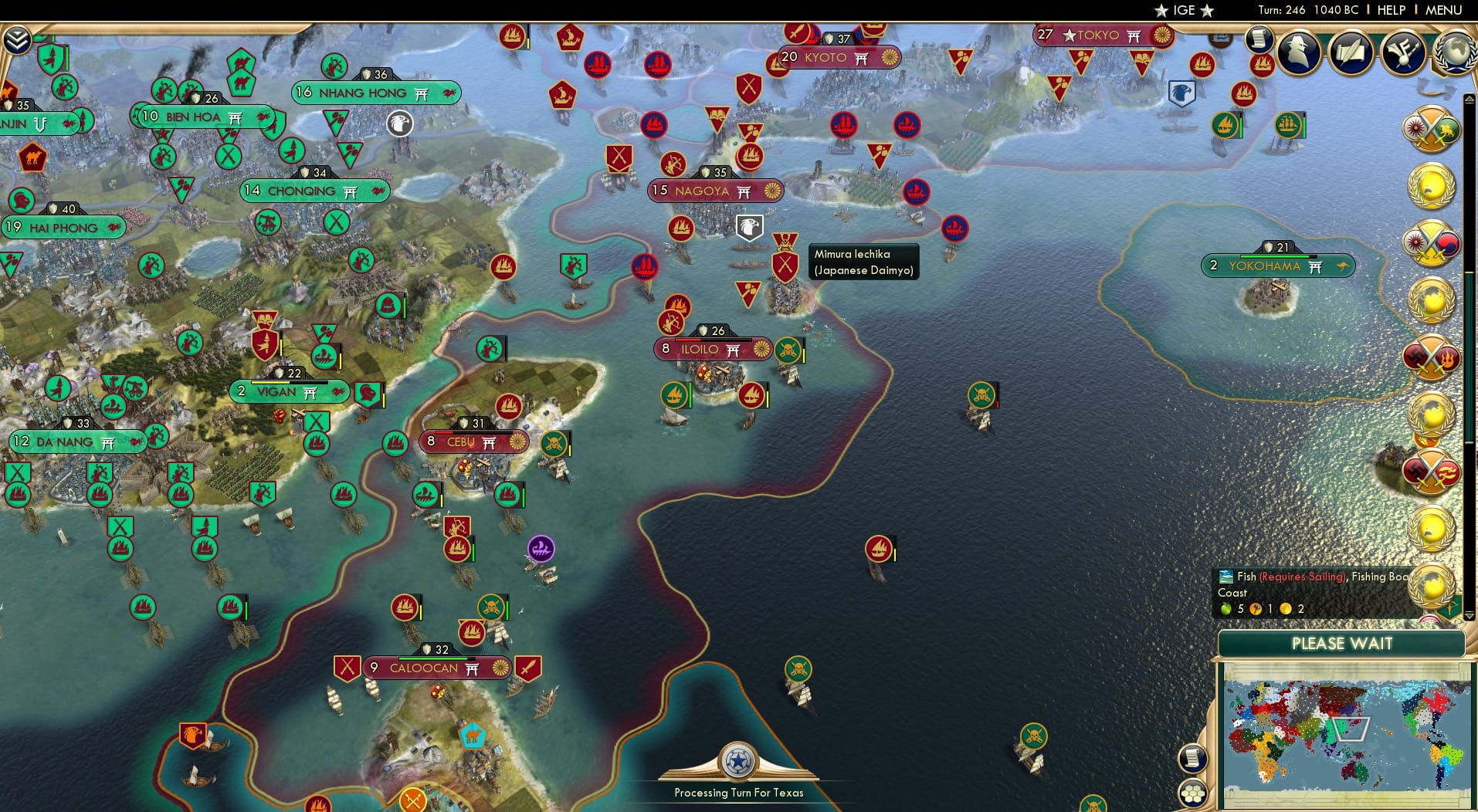Toggle strategic view with the hex-grid icon

[1194, 792]
